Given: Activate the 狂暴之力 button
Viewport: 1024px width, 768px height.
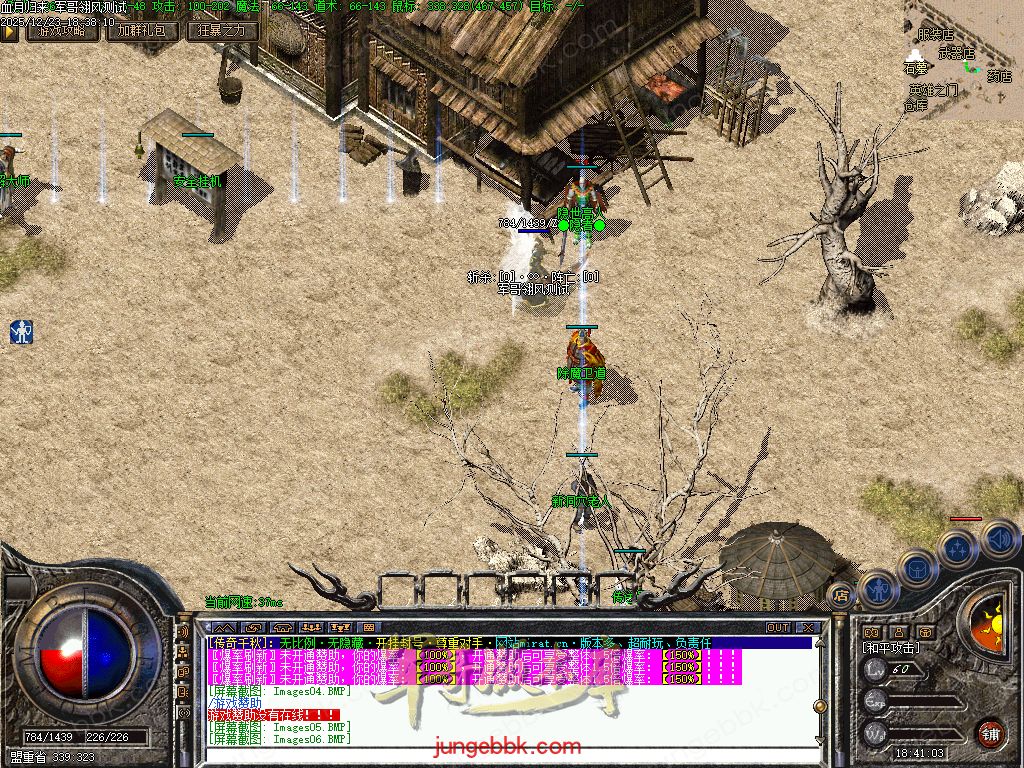Looking at the screenshot, I should pyautogui.click(x=222, y=31).
